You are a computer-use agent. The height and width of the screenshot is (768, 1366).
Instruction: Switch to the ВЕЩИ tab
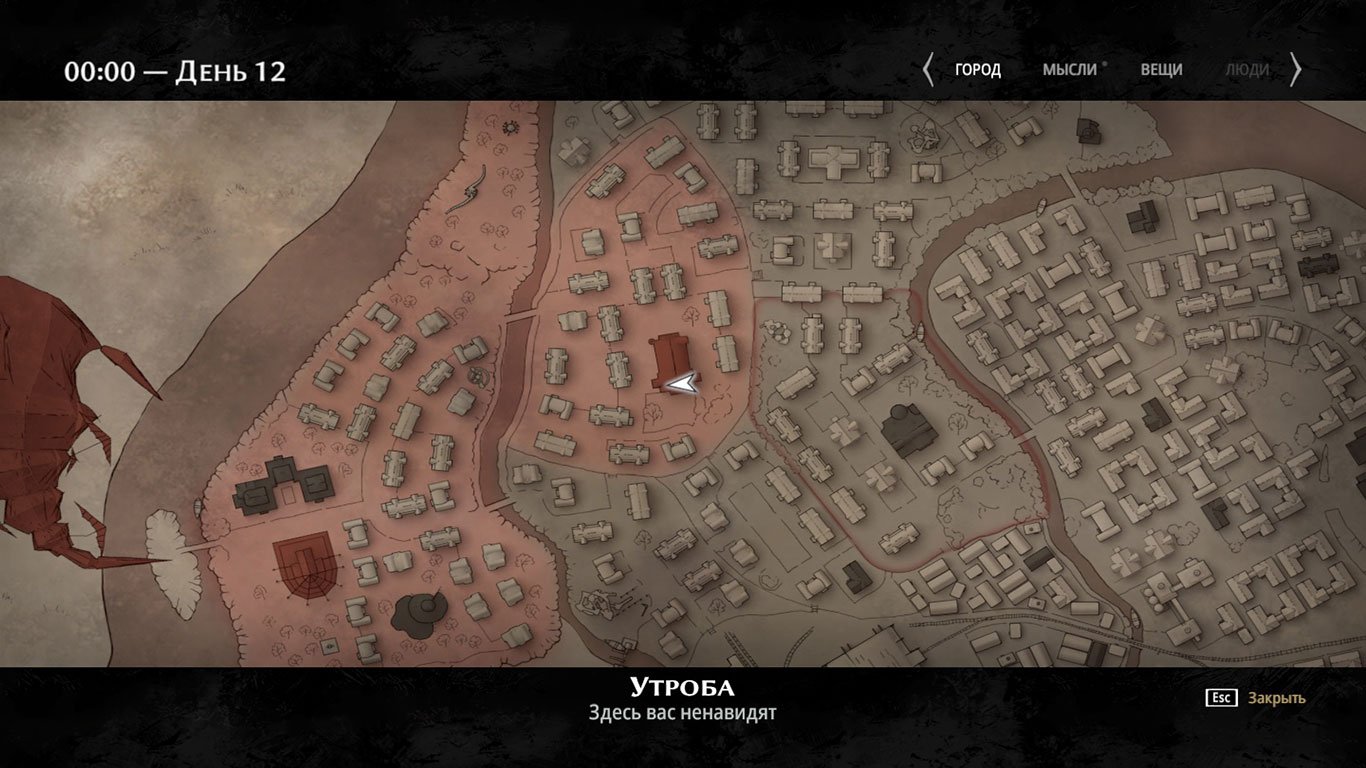pos(1161,69)
